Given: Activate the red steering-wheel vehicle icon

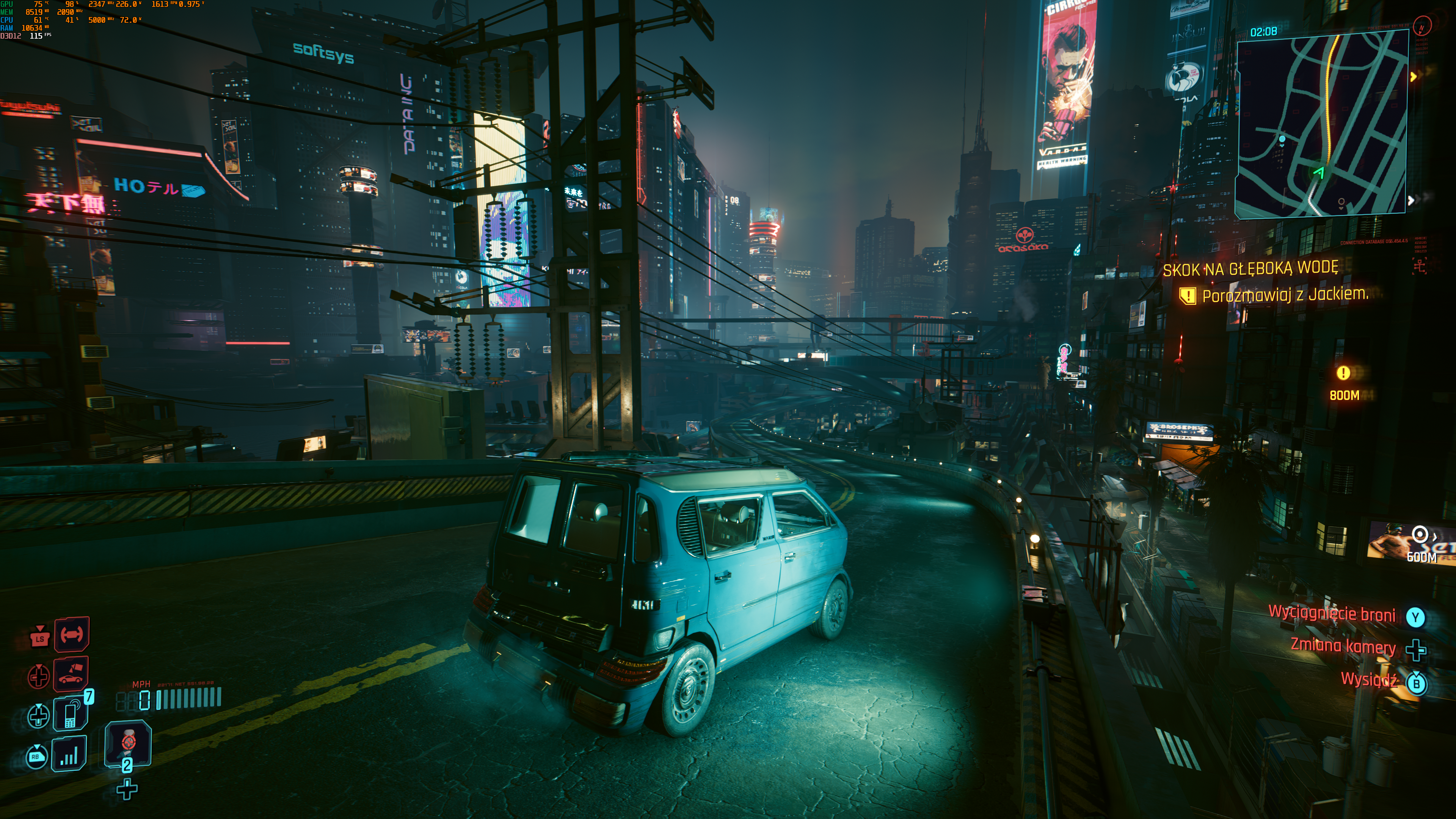Looking at the screenshot, I should [x=72, y=635].
